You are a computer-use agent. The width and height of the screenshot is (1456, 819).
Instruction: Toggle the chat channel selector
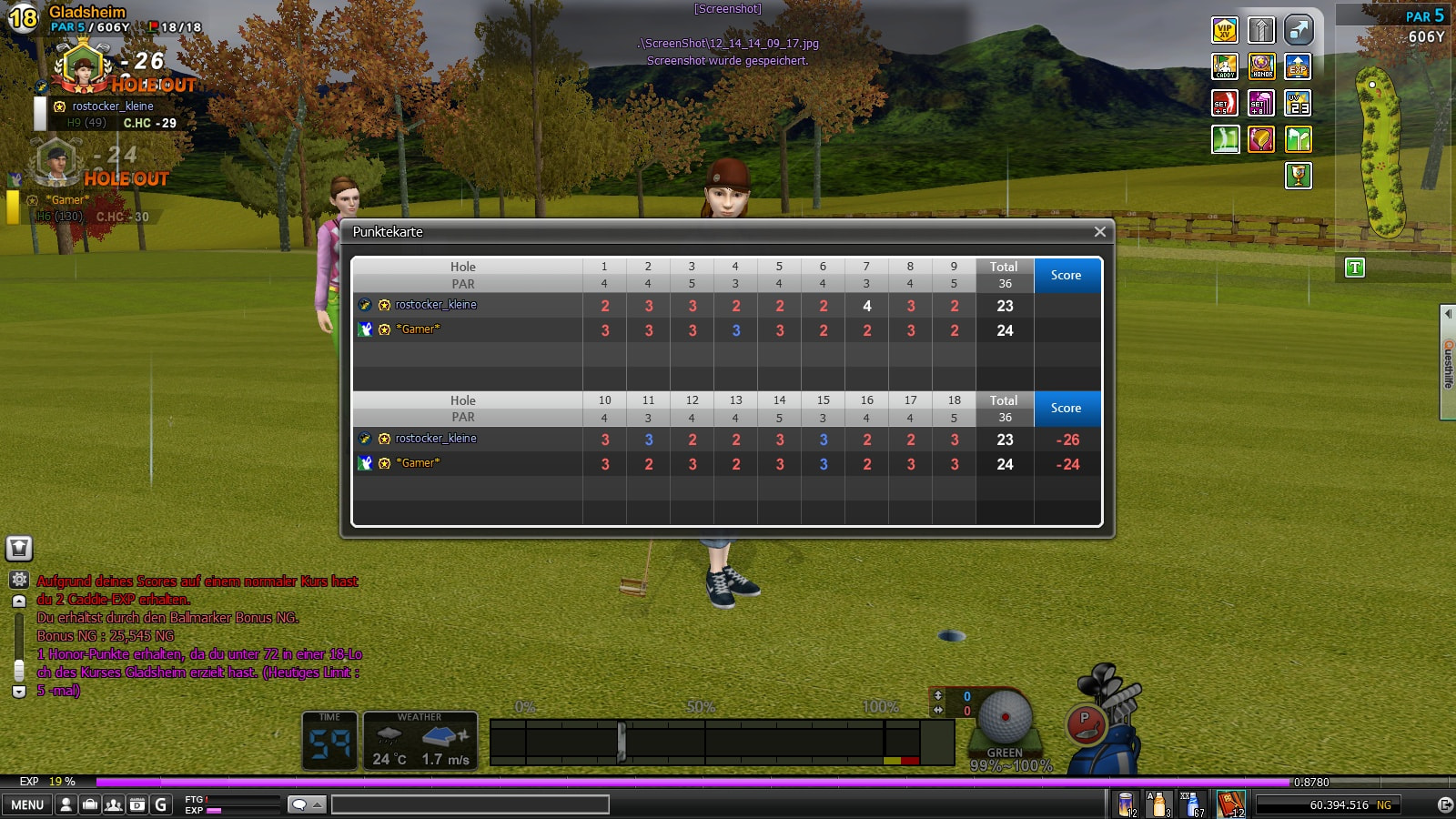[x=306, y=804]
